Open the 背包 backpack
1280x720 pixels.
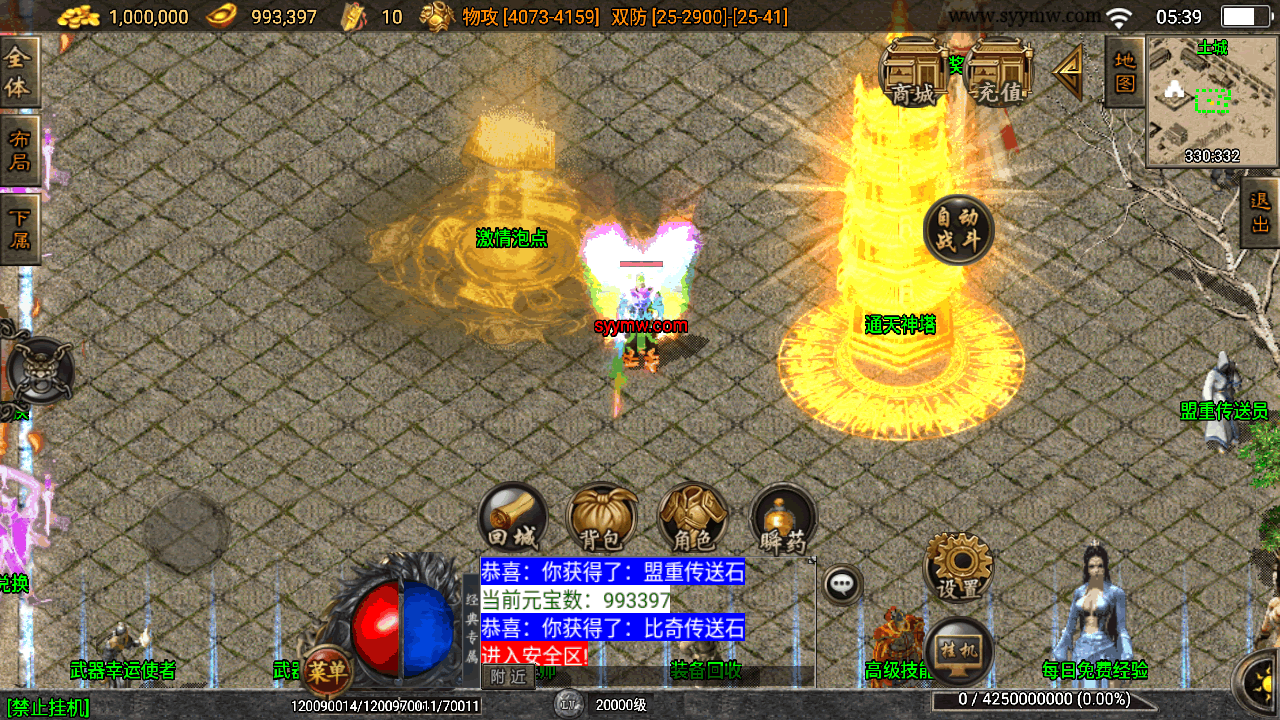coord(602,518)
